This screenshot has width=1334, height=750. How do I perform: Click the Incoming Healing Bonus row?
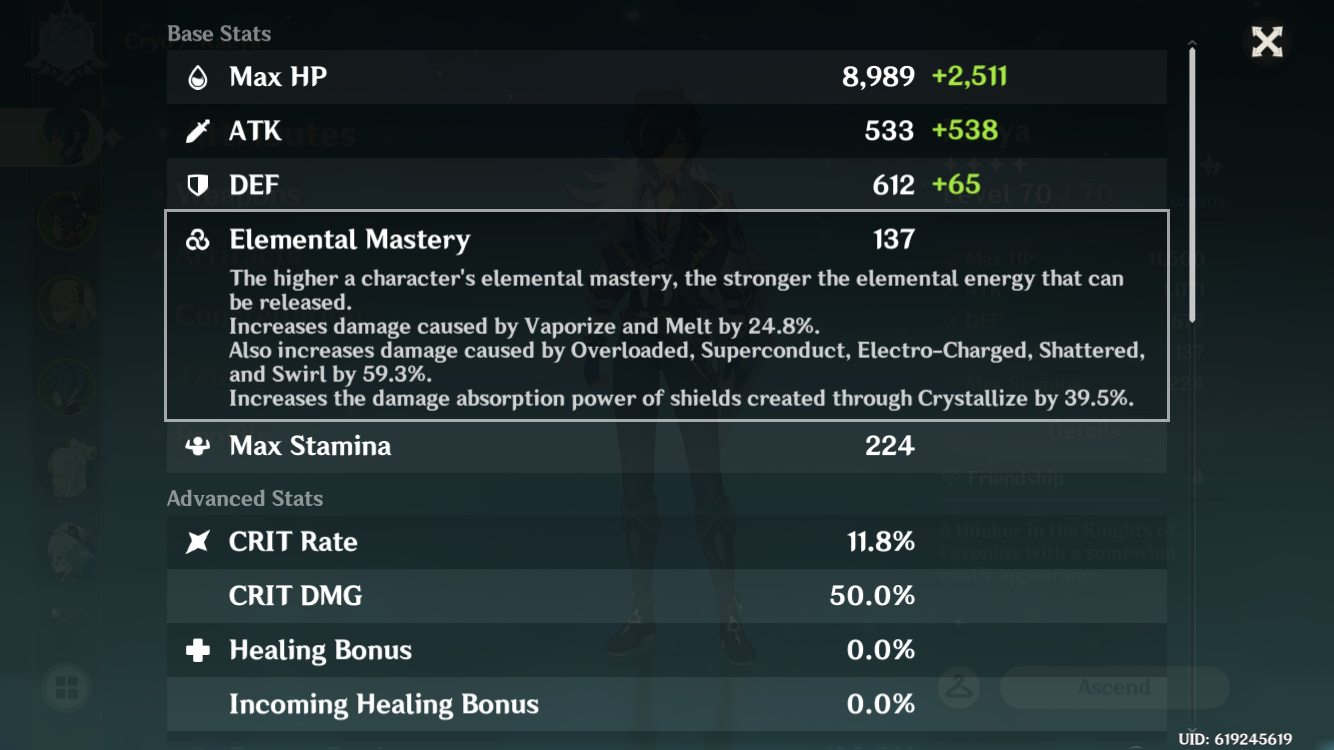coord(667,703)
